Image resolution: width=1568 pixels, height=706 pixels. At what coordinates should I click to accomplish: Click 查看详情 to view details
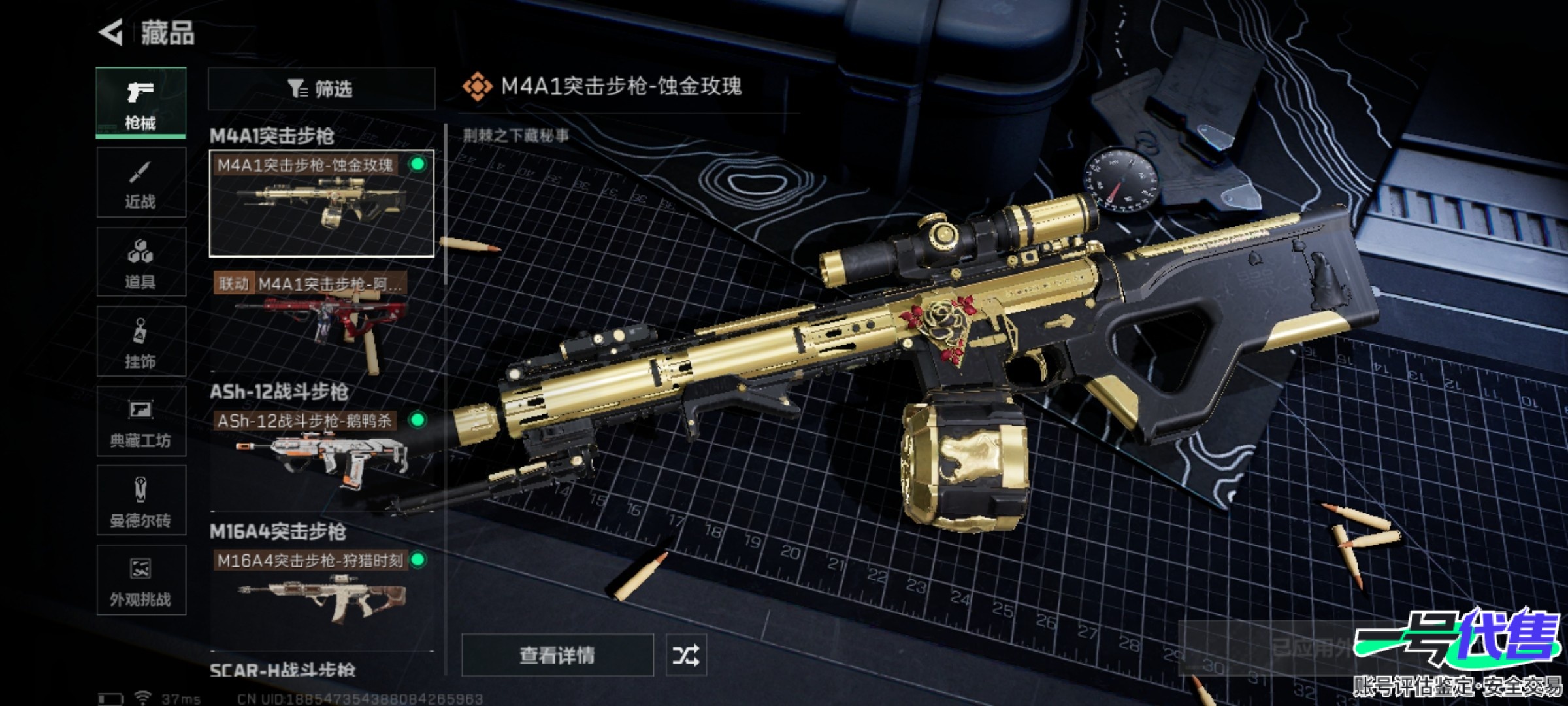pyautogui.click(x=557, y=655)
